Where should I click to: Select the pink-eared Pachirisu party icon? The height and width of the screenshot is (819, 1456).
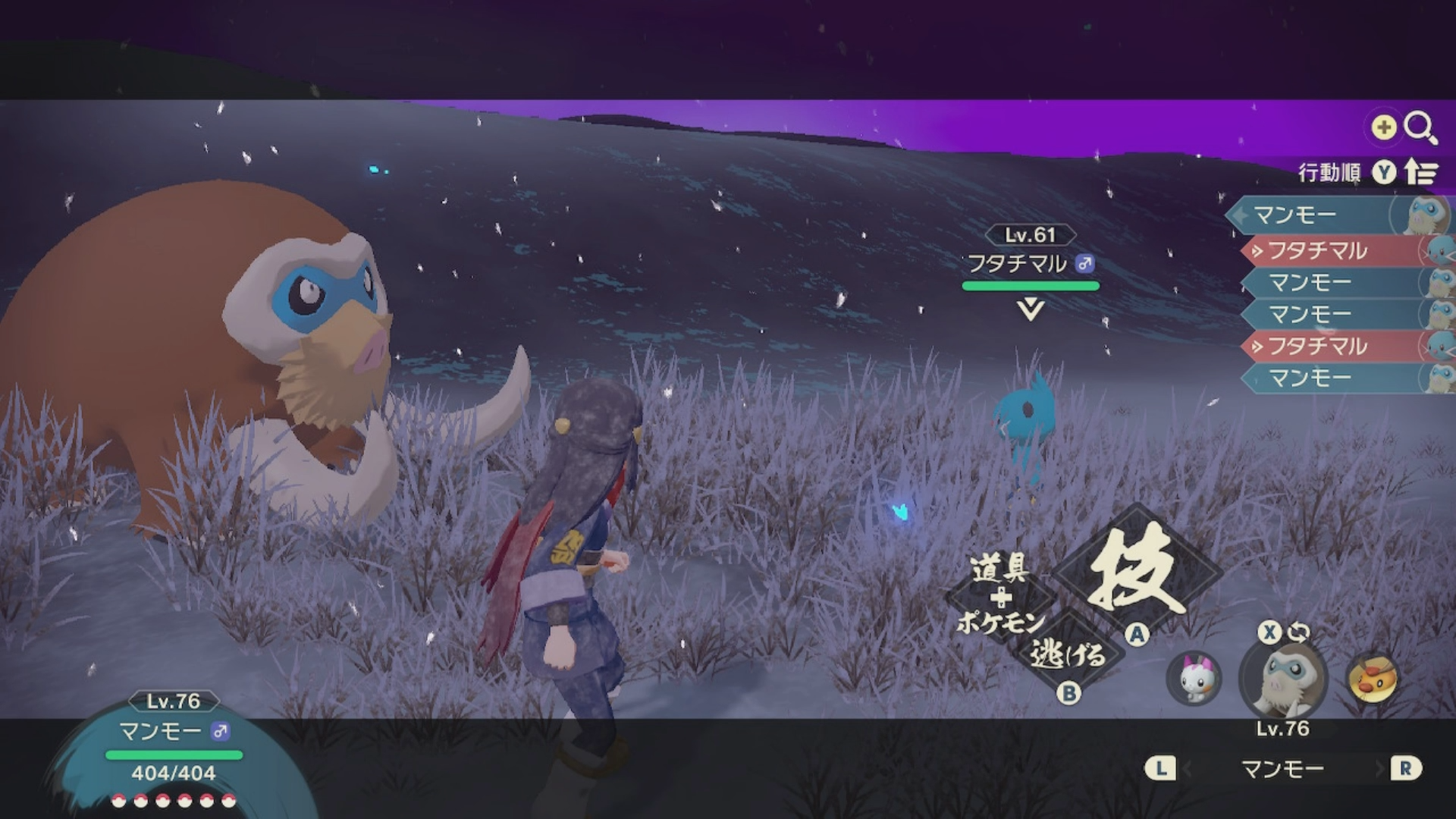(1194, 677)
